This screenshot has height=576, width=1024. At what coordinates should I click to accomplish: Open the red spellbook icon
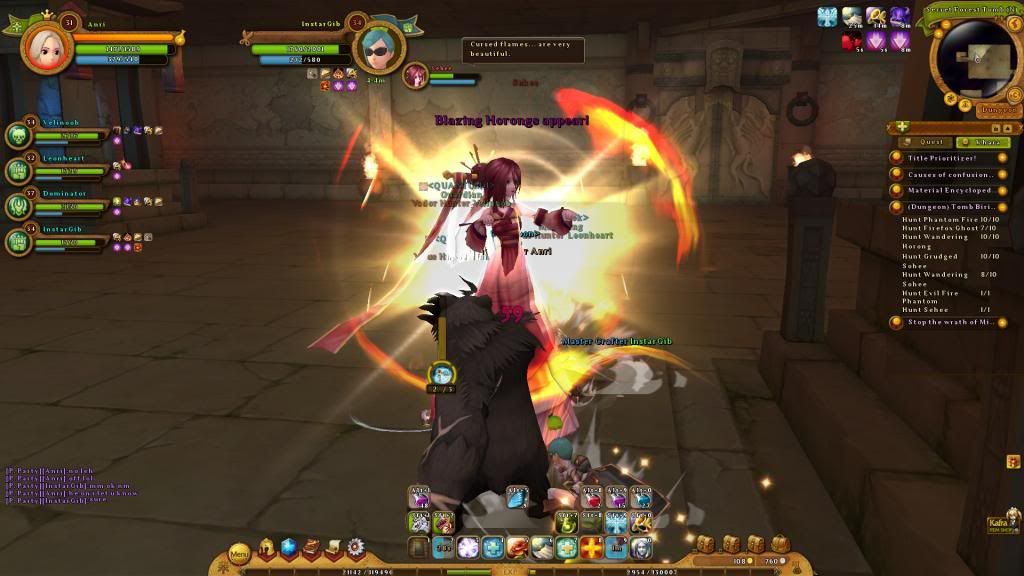[x=311, y=548]
